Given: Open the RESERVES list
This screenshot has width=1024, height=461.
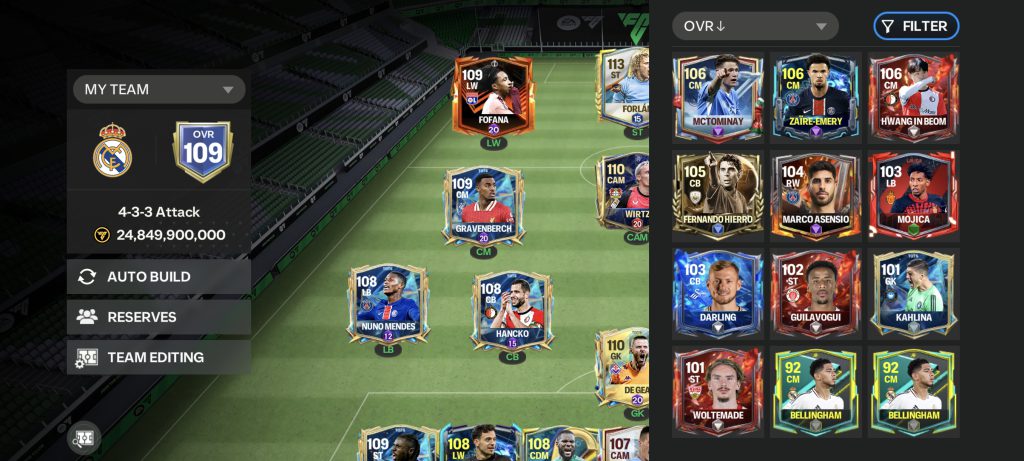Looking at the screenshot, I should click(159, 317).
